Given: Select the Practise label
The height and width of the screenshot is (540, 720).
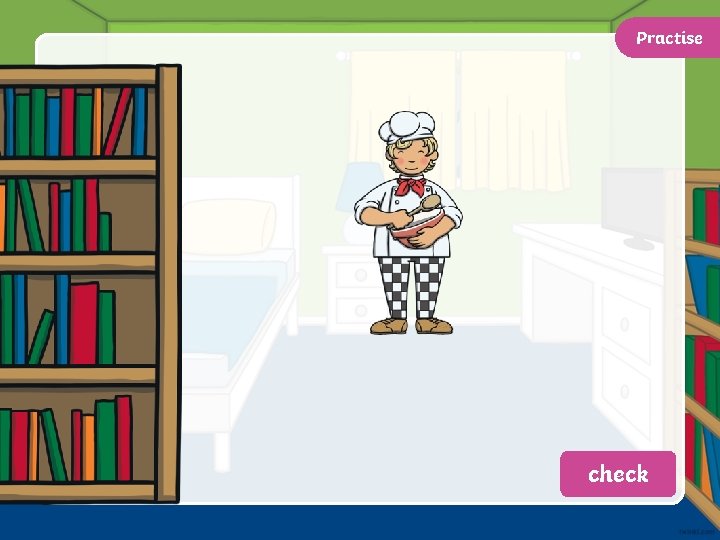Looking at the screenshot, I should click(668, 38).
